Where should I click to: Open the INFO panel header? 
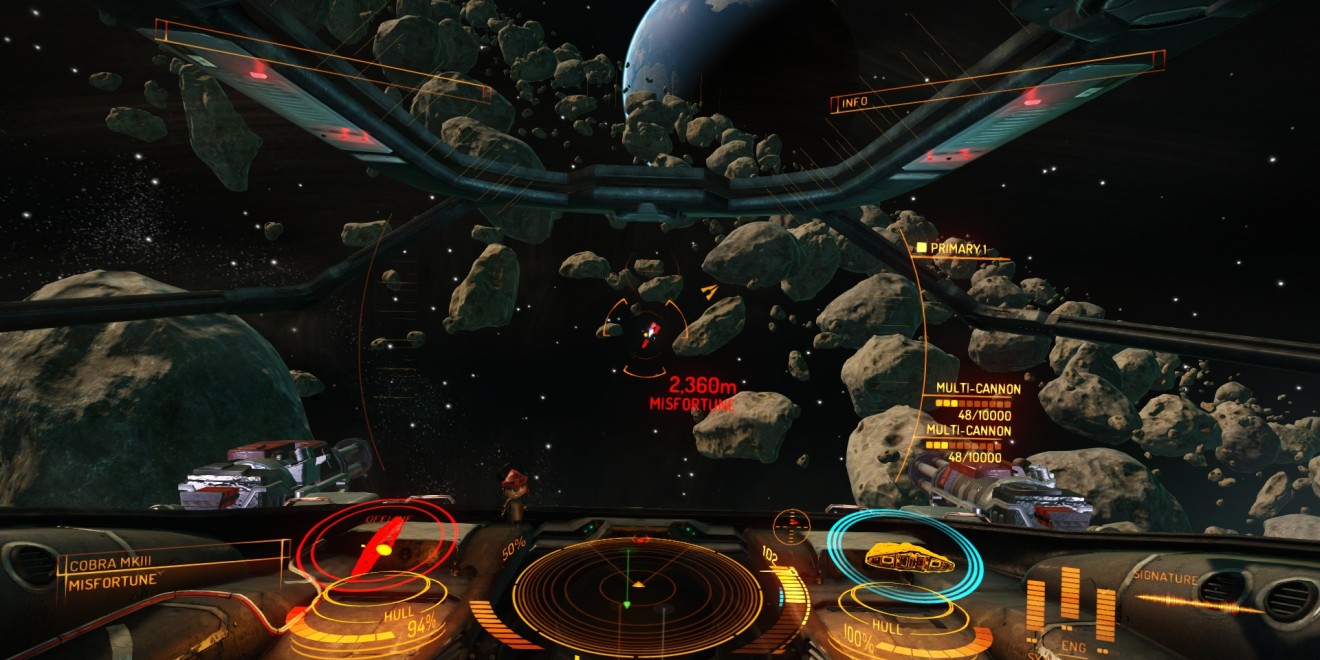[855, 102]
